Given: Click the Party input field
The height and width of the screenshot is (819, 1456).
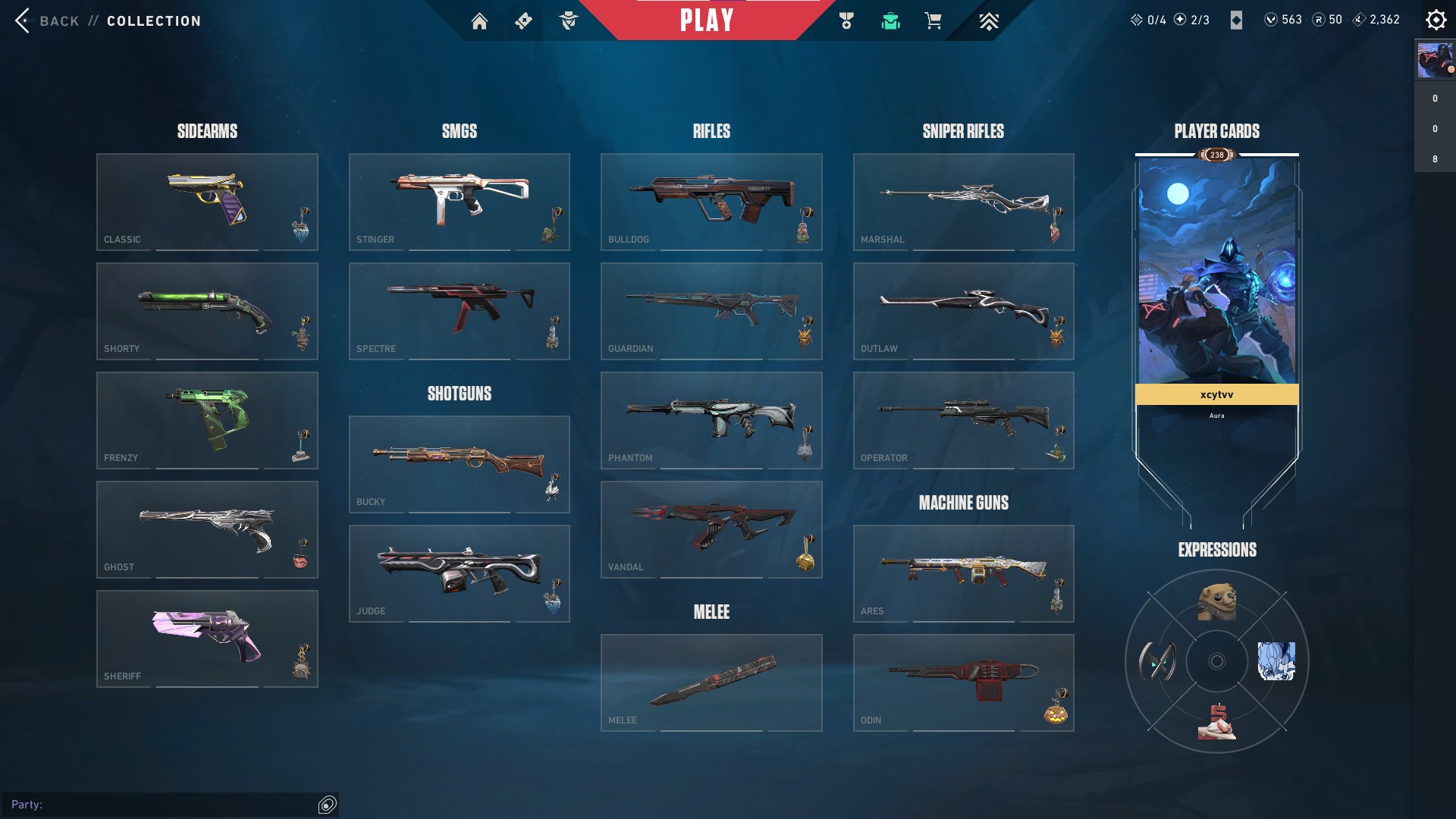Looking at the screenshot, I should click(167, 805).
